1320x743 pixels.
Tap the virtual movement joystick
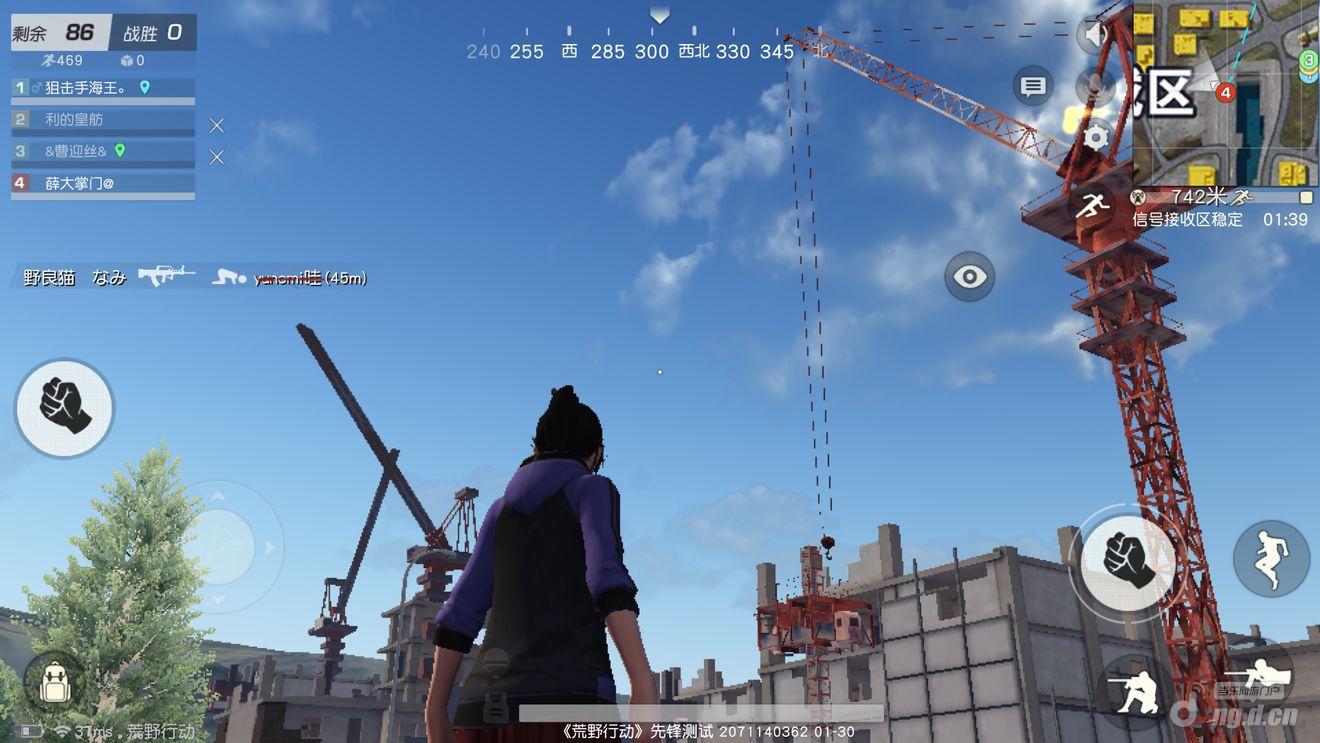[220, 546]
